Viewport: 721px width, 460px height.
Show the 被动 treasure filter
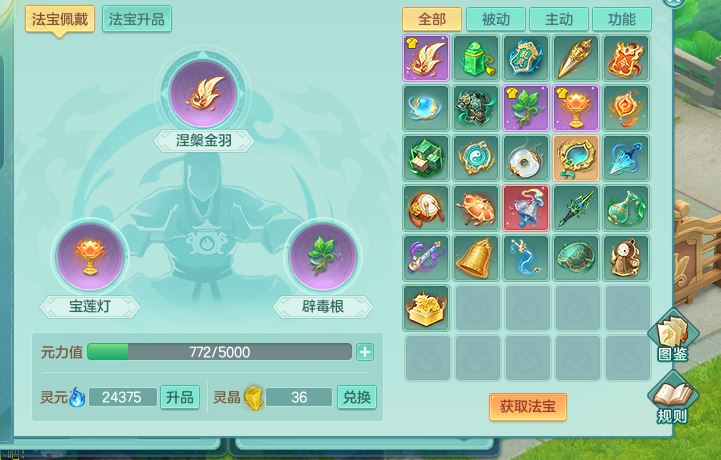pos(495,19)
